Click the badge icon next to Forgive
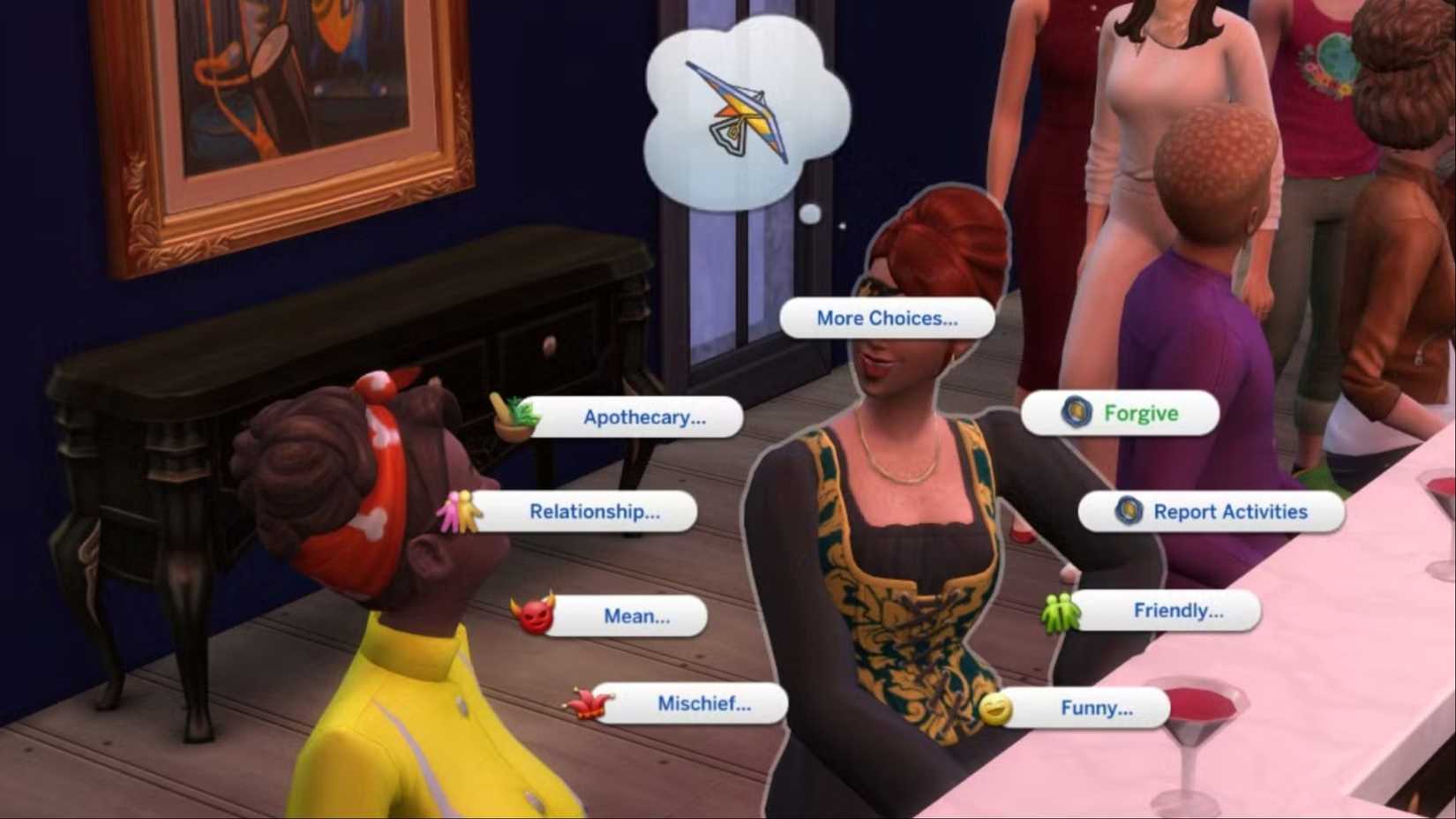Image resolution: width=1456 pixels, height=819 pixels. pos(1075,412)
